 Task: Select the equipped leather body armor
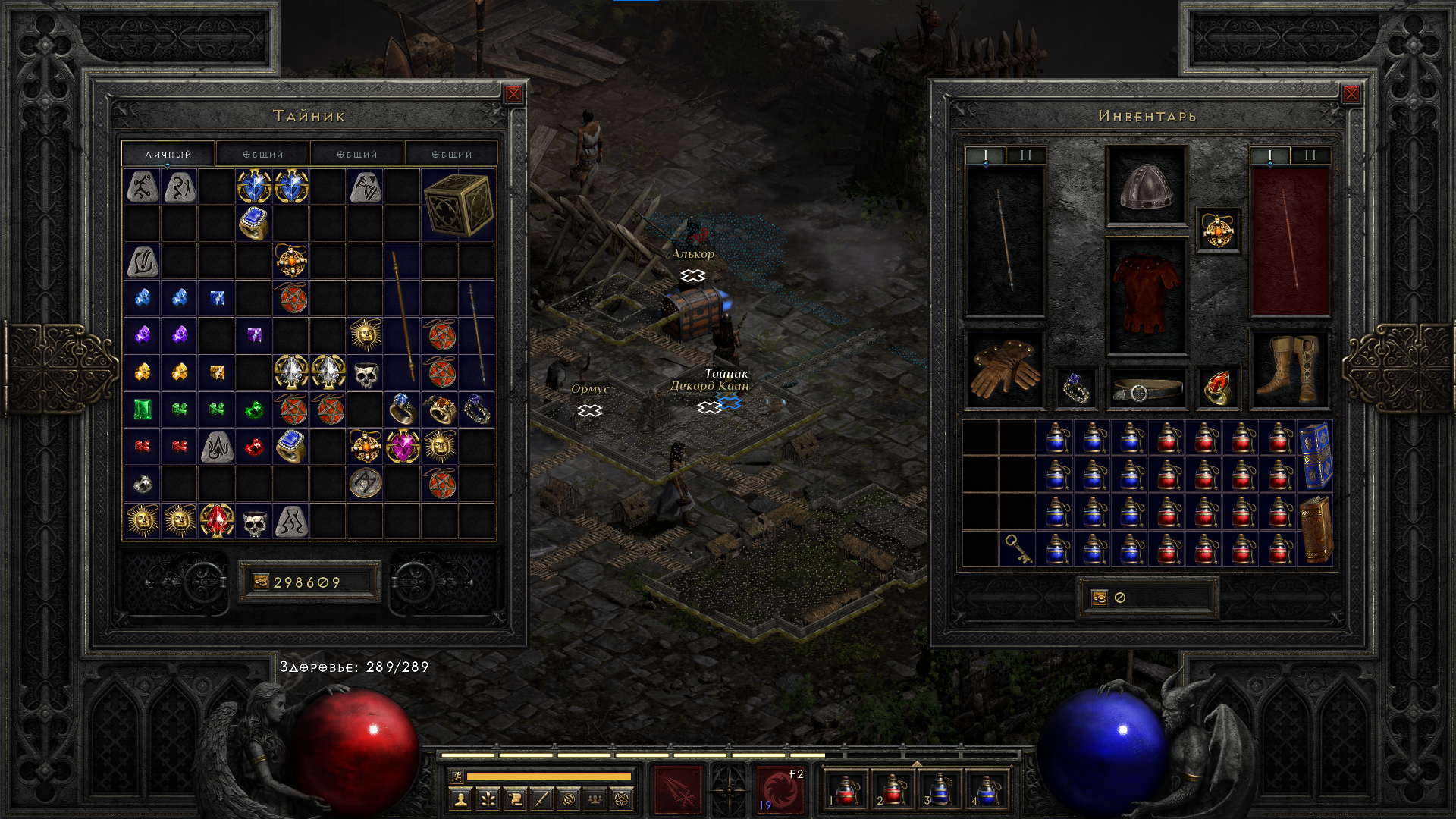point(1146,296)
